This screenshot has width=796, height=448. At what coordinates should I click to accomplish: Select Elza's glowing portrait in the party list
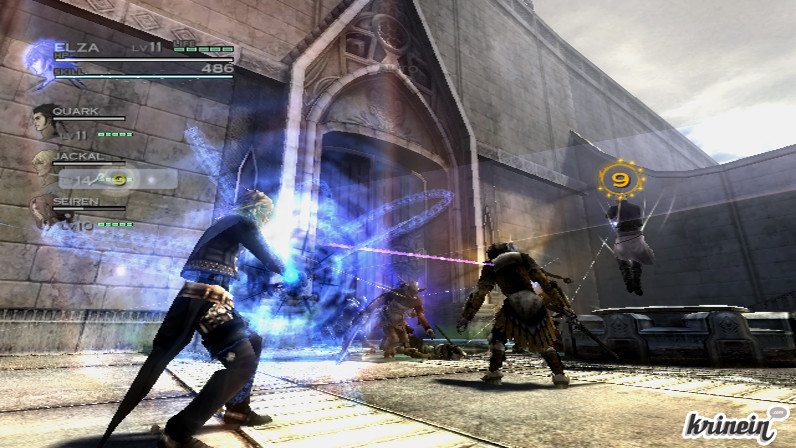point(41,60)
